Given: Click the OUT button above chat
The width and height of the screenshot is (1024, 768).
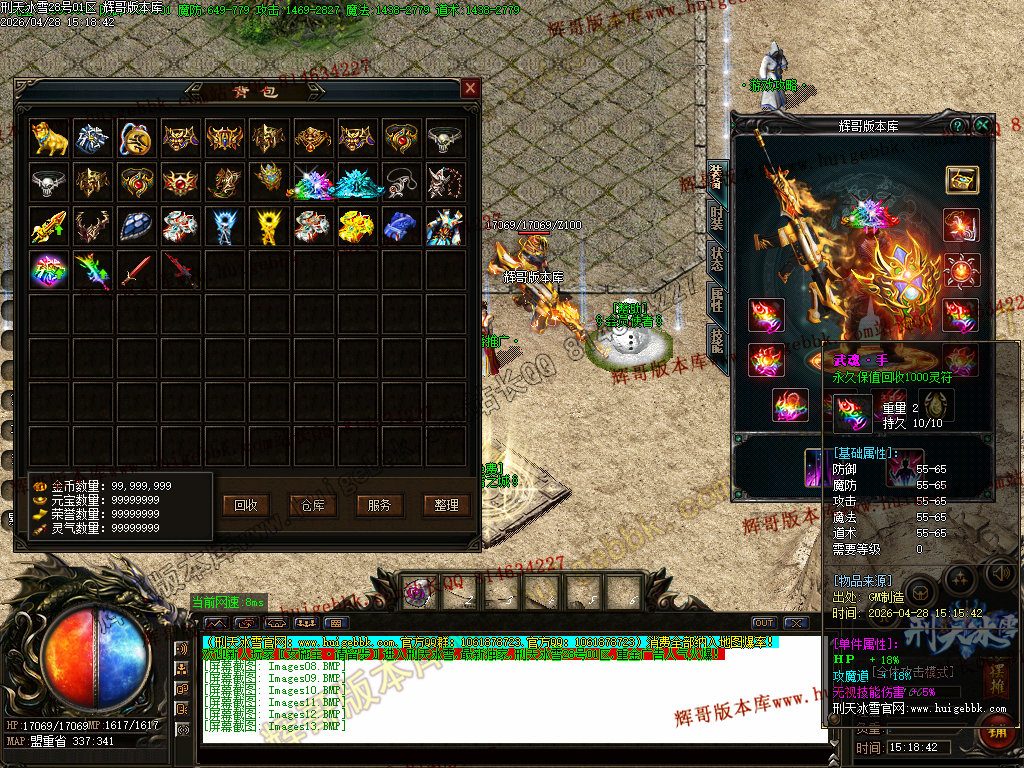Looking at the screenshot, I should click(x=764, y=623).
